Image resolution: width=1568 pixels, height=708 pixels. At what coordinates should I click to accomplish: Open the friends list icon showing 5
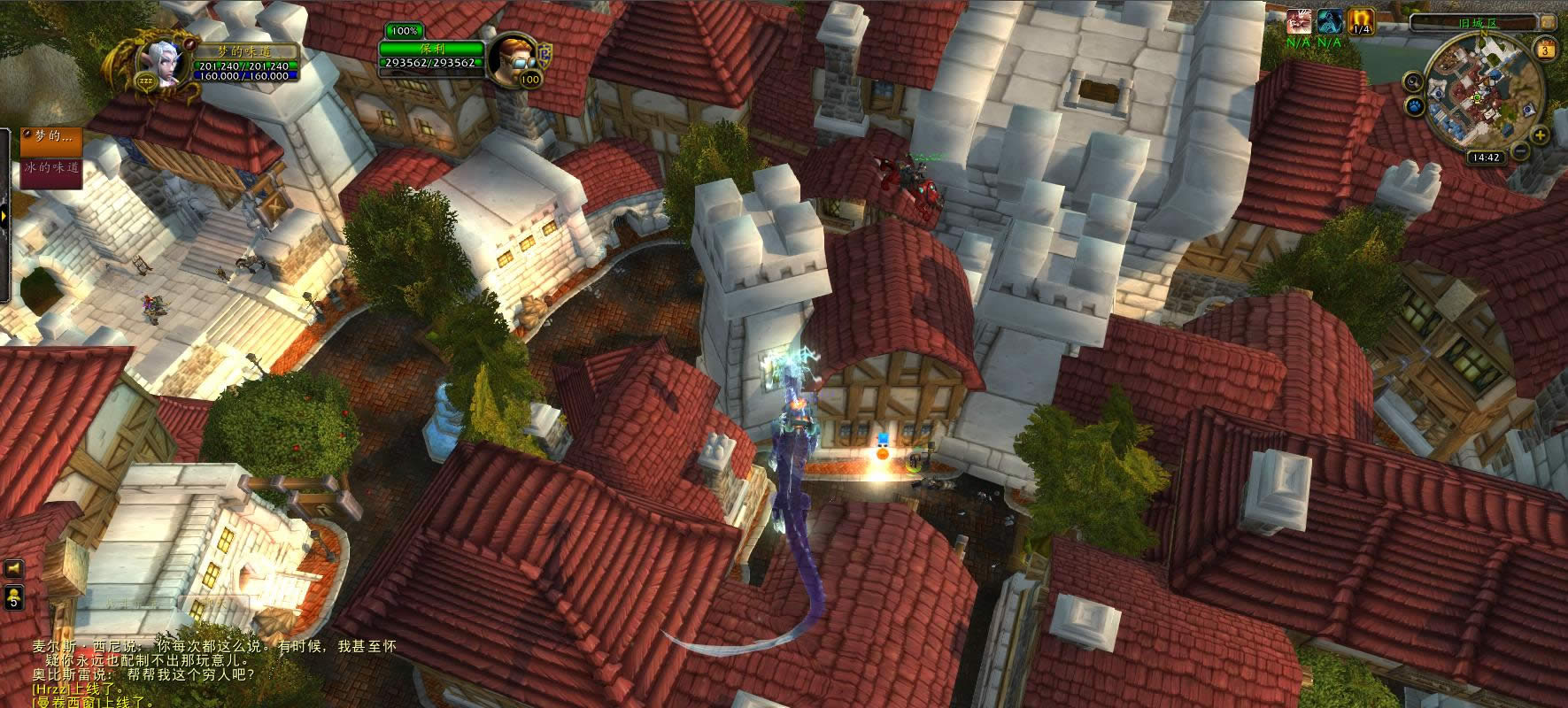click(x=12, y=597)
